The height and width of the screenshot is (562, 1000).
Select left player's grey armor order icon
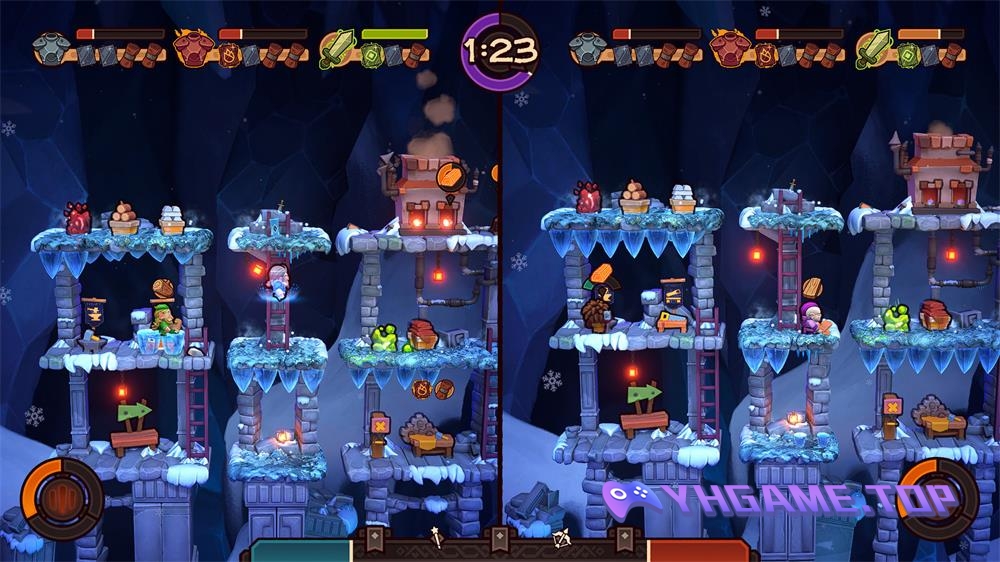(x=49, y=48)
